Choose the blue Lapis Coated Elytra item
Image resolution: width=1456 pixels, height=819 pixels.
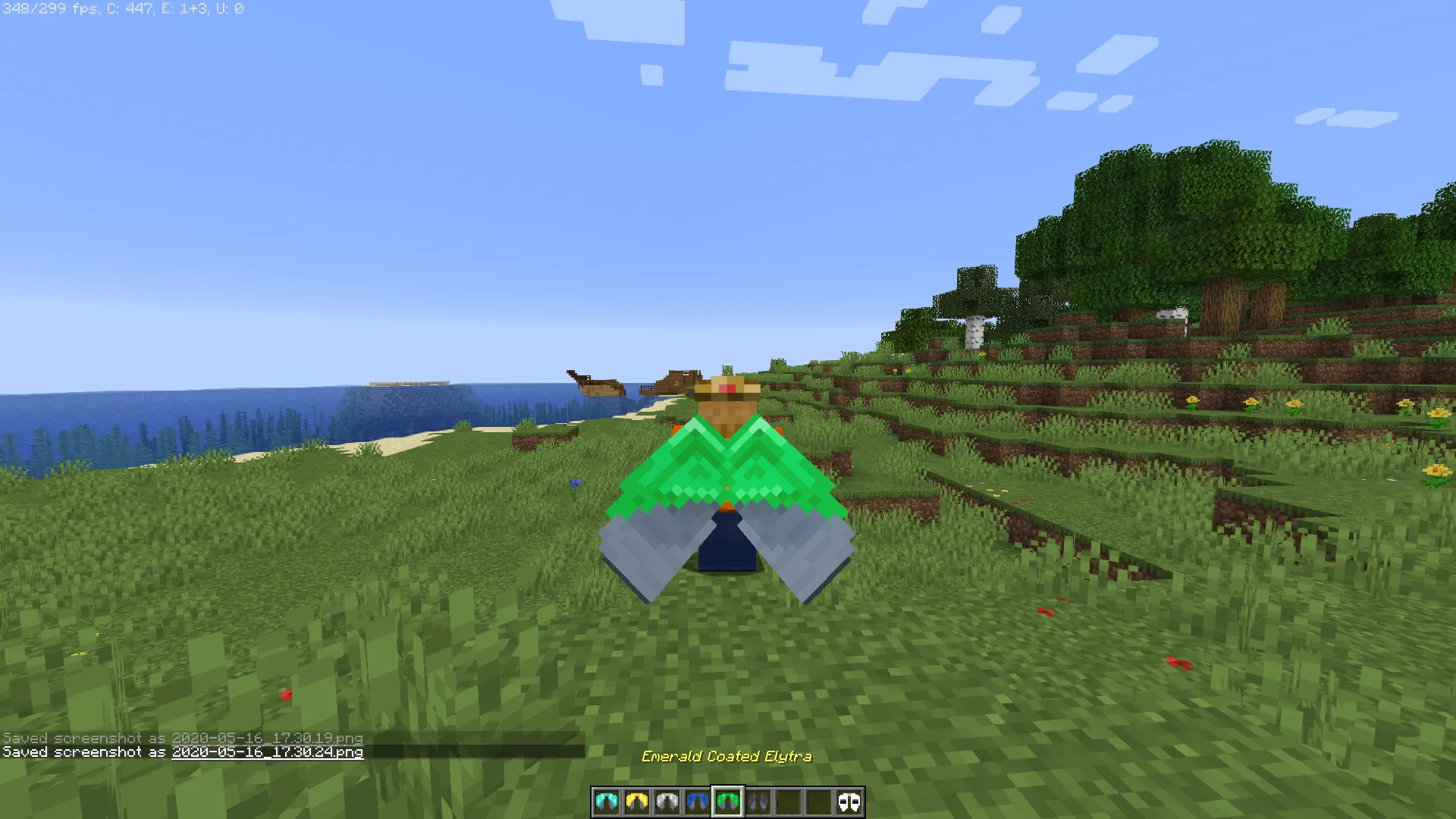click(x=698, y=804)
